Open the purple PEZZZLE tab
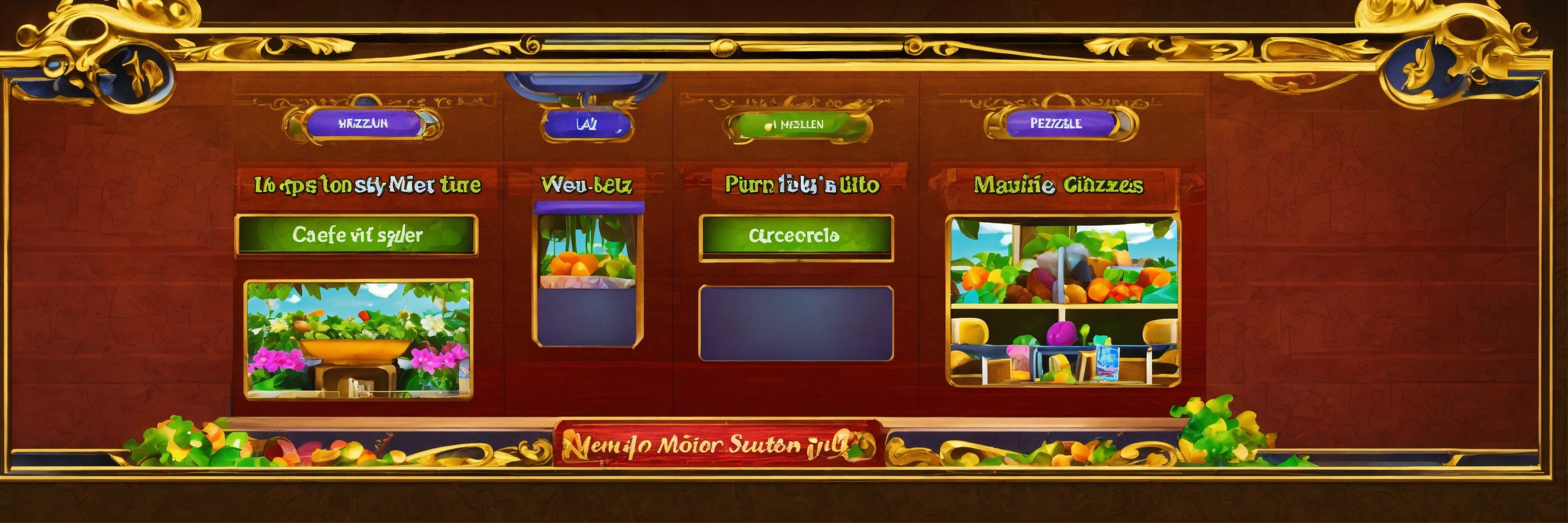The width and height of the screenshot is (1568, 523). tap(1060, 123)
